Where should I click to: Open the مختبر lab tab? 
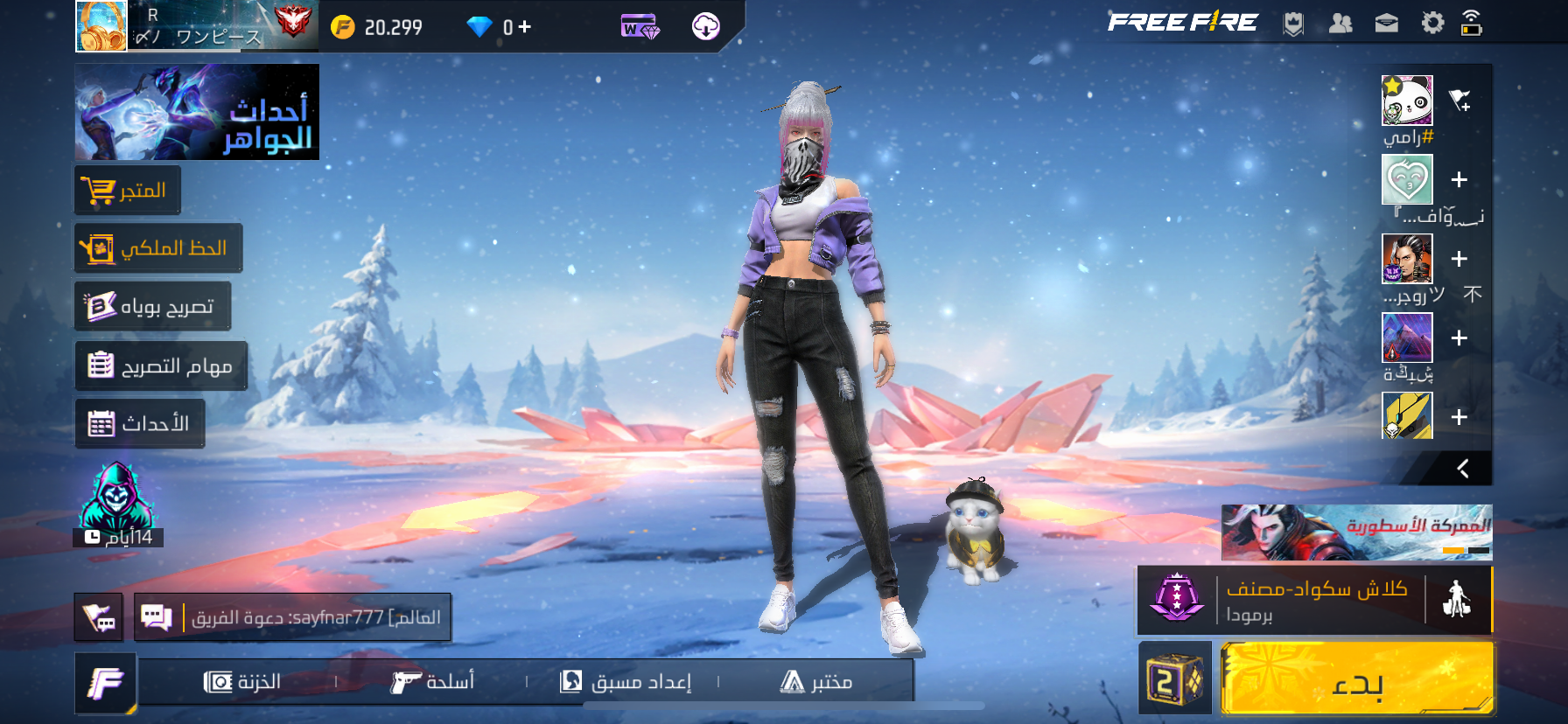tap(815, 682)
